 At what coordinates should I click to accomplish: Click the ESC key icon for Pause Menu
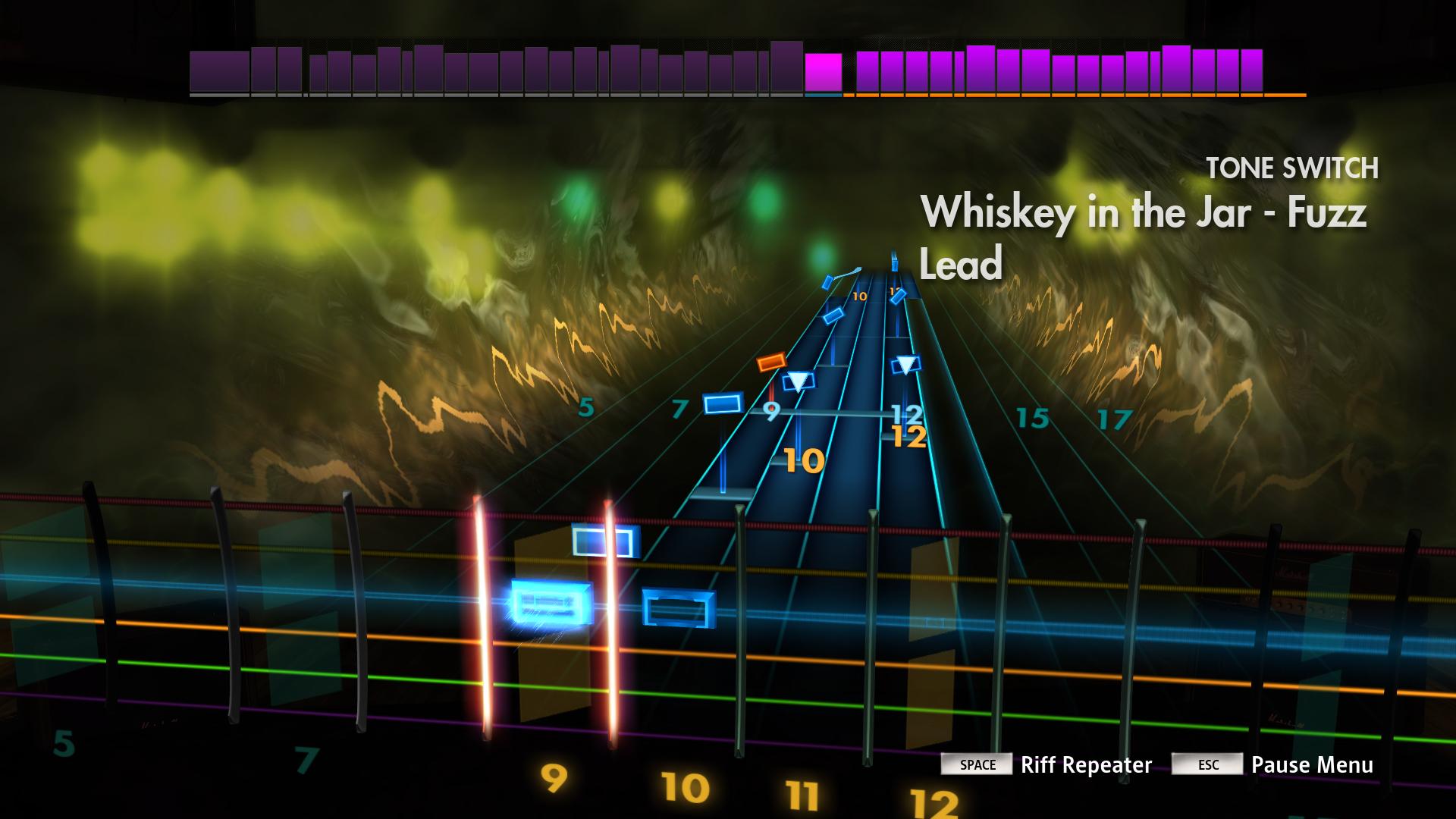point(1208,766)
